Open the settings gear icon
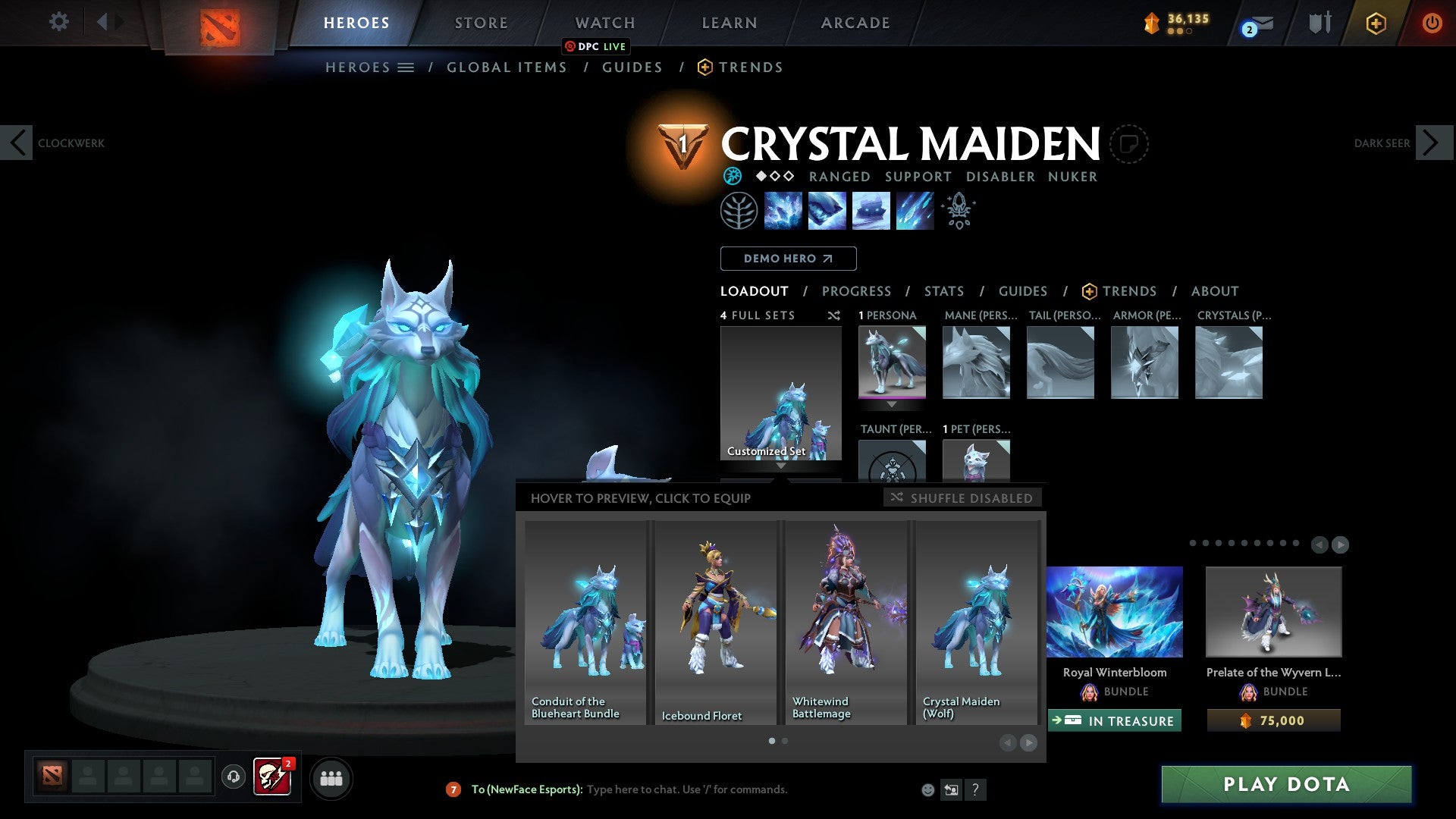Screen dimensions: 1456x819 [59, 22]
